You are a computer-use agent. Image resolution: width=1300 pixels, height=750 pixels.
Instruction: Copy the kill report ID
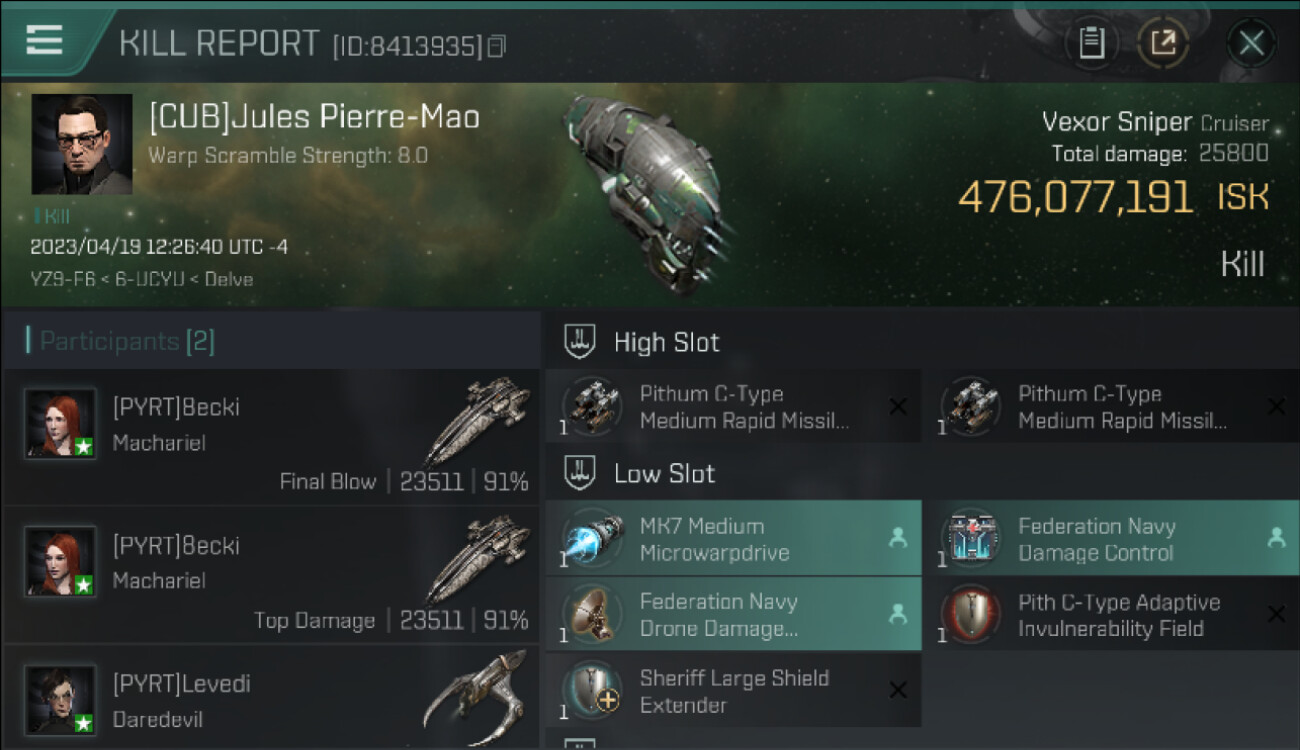497,46
